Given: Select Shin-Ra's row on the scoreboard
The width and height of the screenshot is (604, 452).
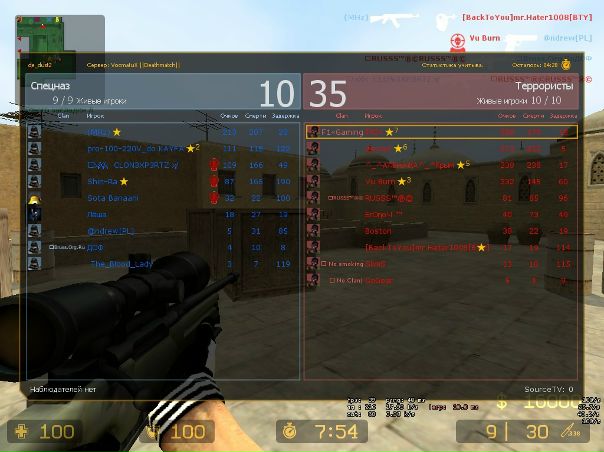Looking at the screenshot, I should (x=160, y=181).
